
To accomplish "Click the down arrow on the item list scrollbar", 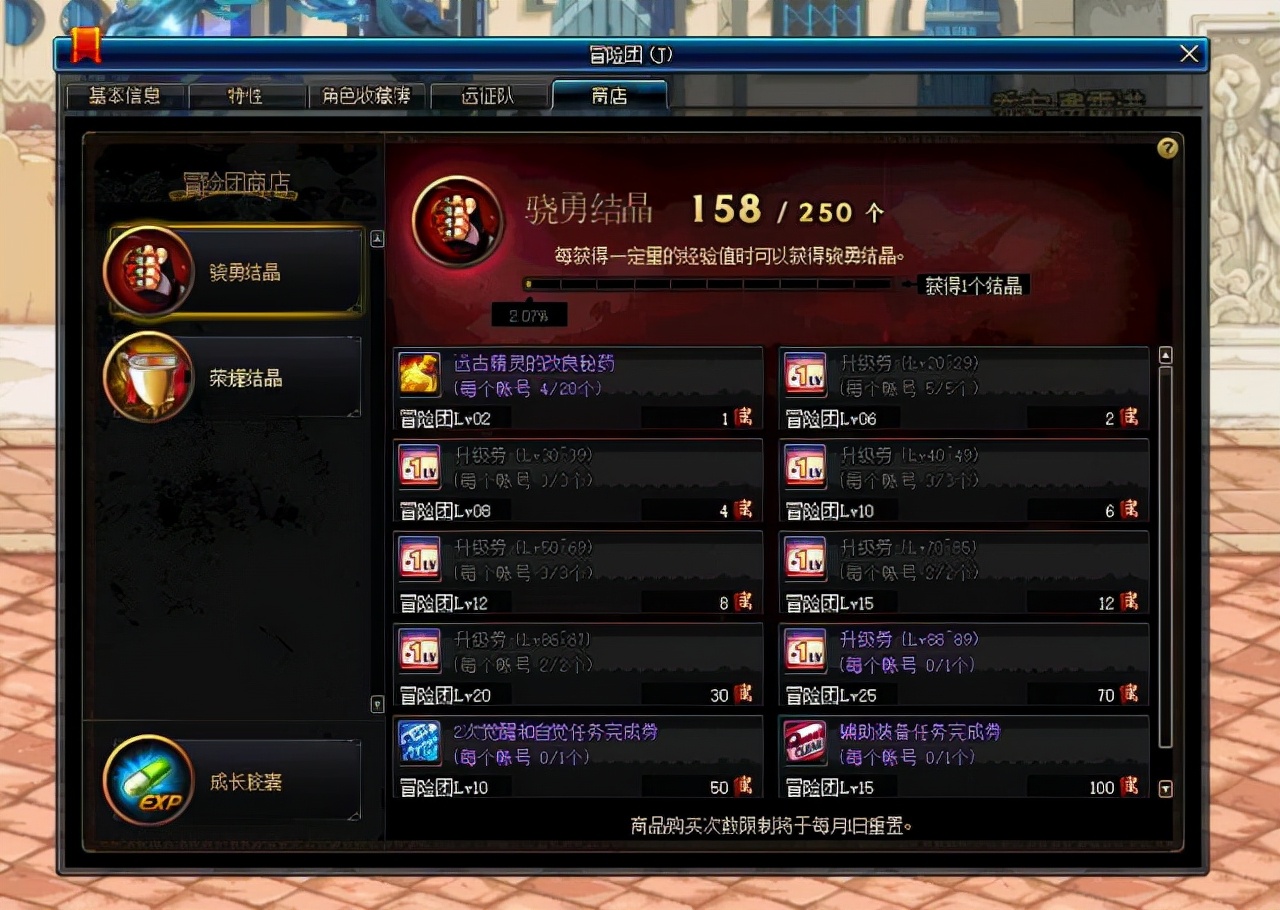I will click(x=1164, y=789).
